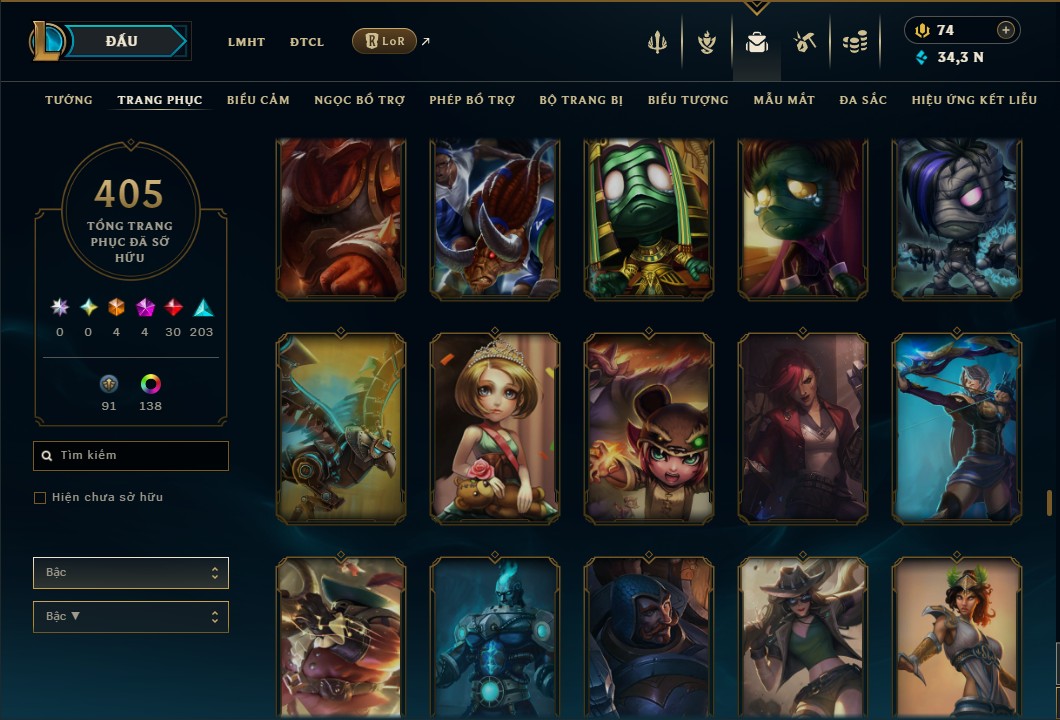
Task: Switch to the BIỂU TƯỢNG icons tab
Action: pyautogui.click(x=688, y=100)
